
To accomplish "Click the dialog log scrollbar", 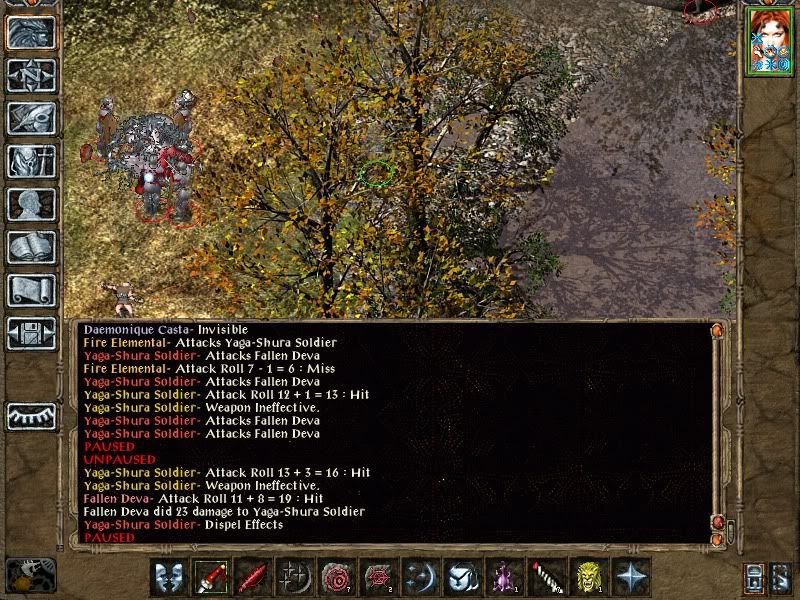I will click(x=716, y=430).
